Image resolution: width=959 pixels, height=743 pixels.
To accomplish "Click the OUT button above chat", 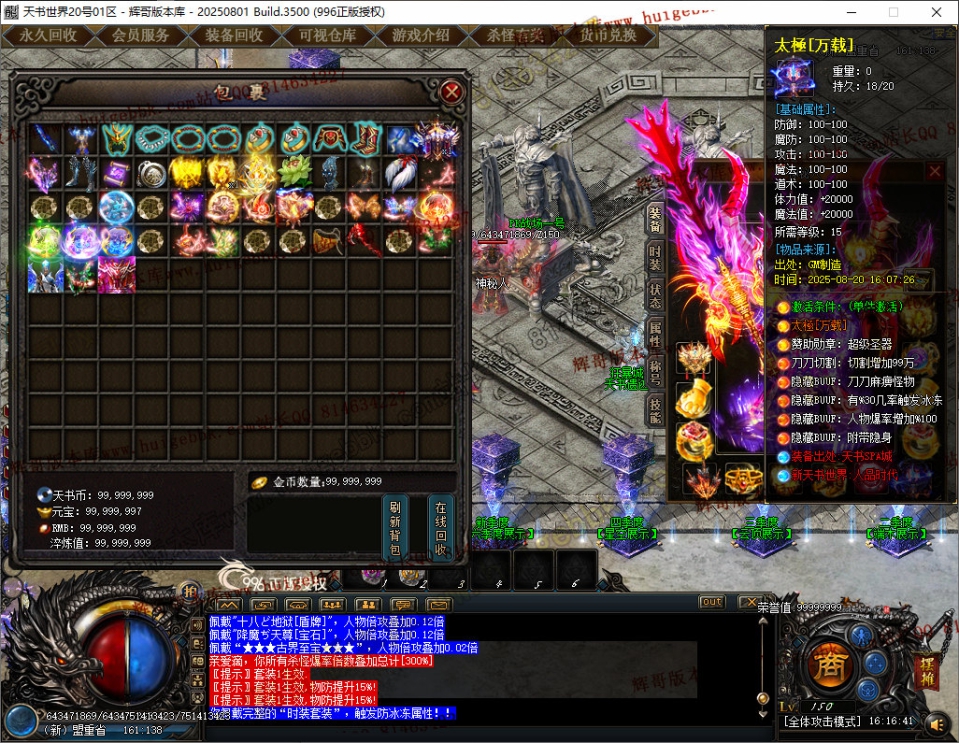I will 712,602.
